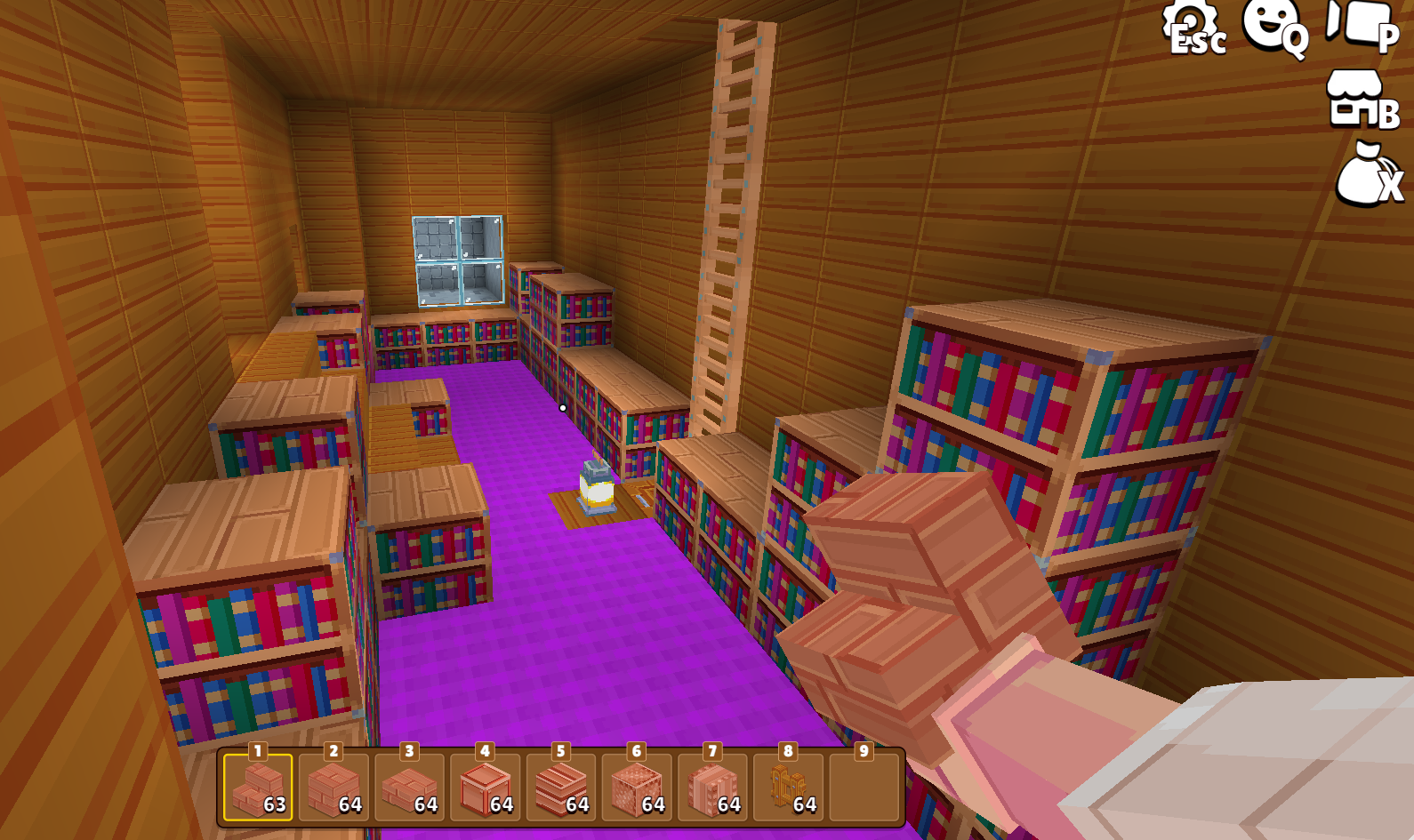Screen dimensions: 1414x840
Task: Select hotbar slot 2 brick block
Action: coord(333,788)
